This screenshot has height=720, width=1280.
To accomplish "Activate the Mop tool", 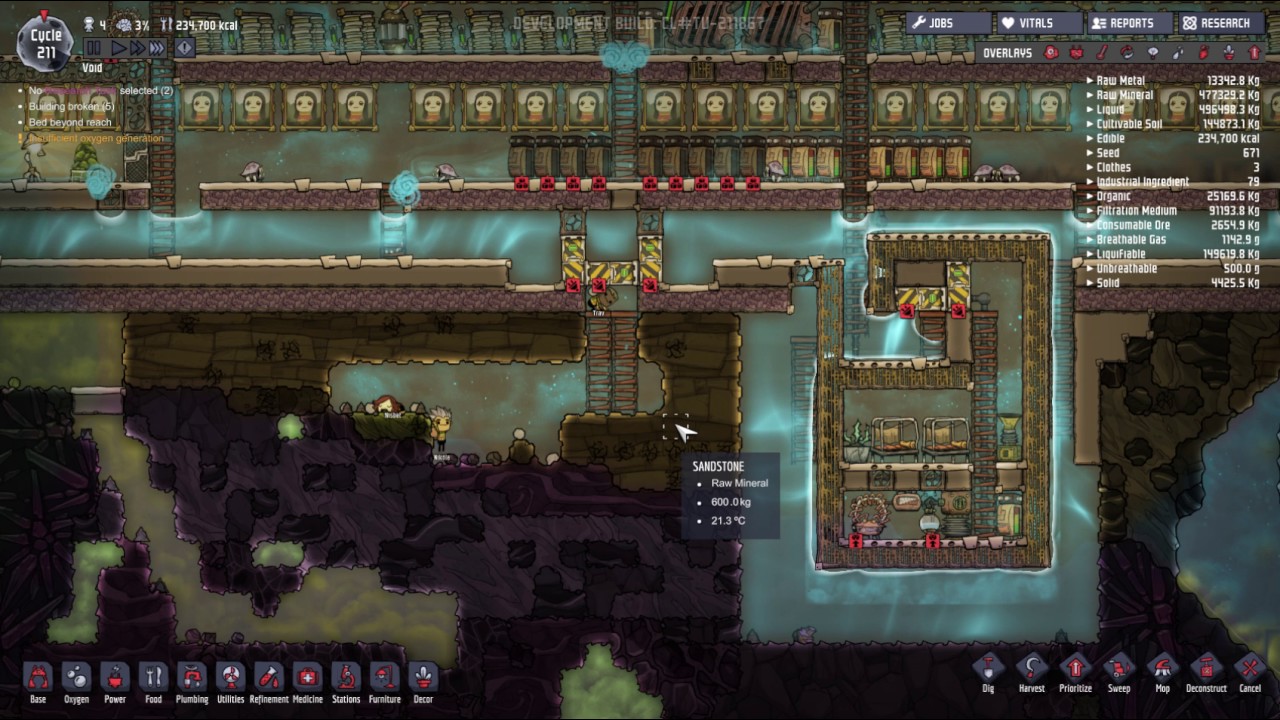I will 1162,671.
